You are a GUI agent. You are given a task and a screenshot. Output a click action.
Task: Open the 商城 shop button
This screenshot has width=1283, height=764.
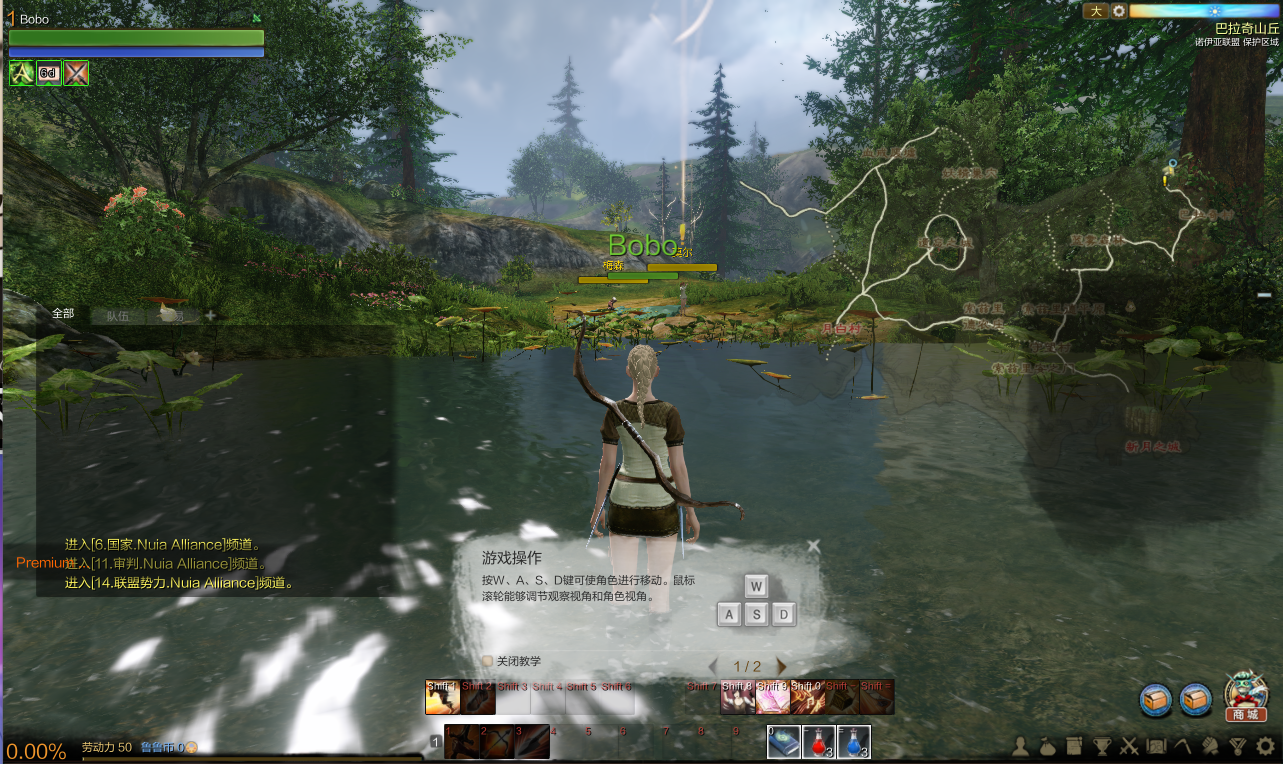pos(1245,697)
